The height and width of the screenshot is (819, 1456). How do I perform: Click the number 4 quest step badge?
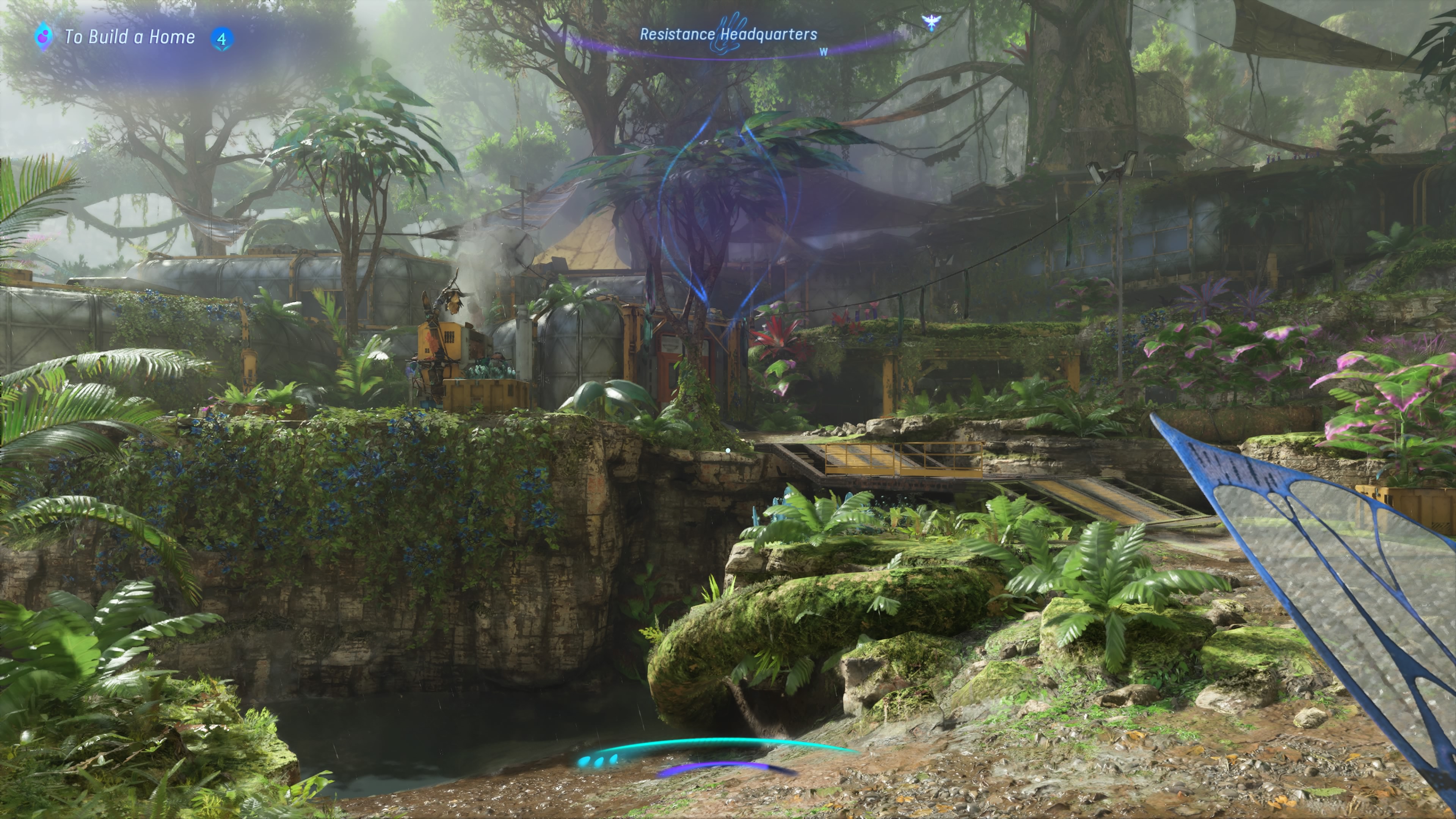221,39
